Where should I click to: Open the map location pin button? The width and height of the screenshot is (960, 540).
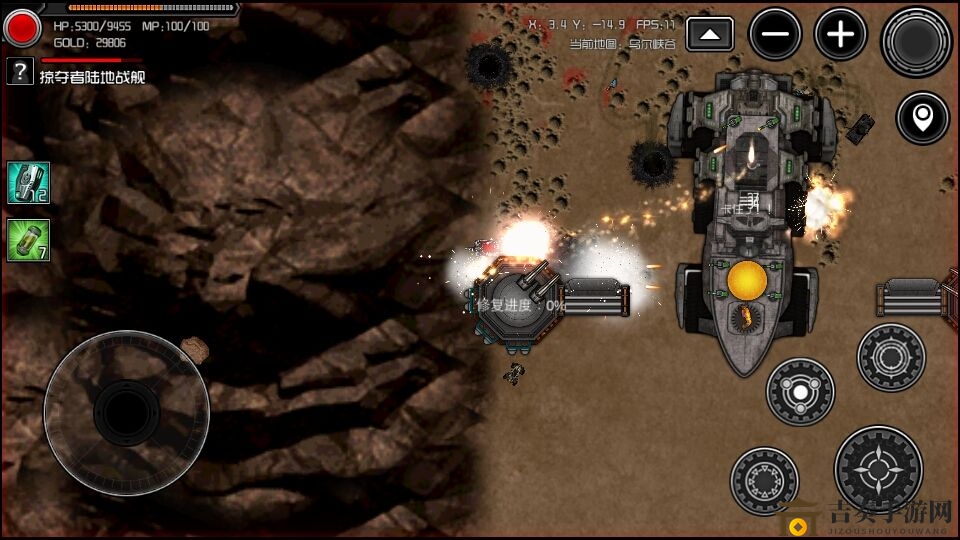(921, 119)
